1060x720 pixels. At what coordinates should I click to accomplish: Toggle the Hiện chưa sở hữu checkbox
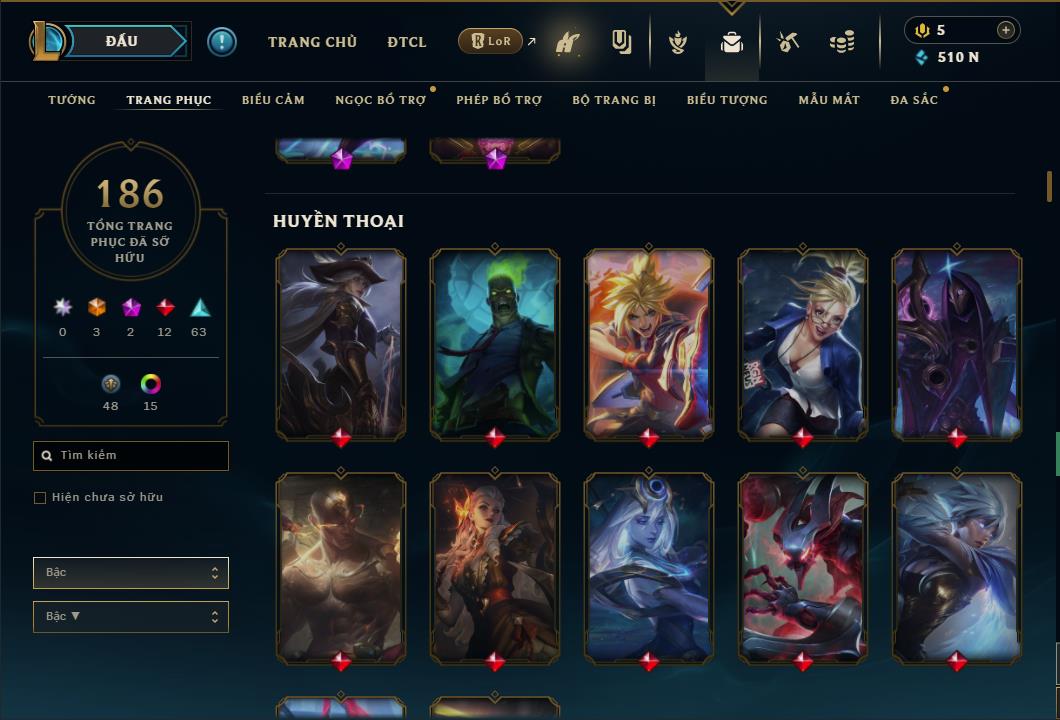40,498
